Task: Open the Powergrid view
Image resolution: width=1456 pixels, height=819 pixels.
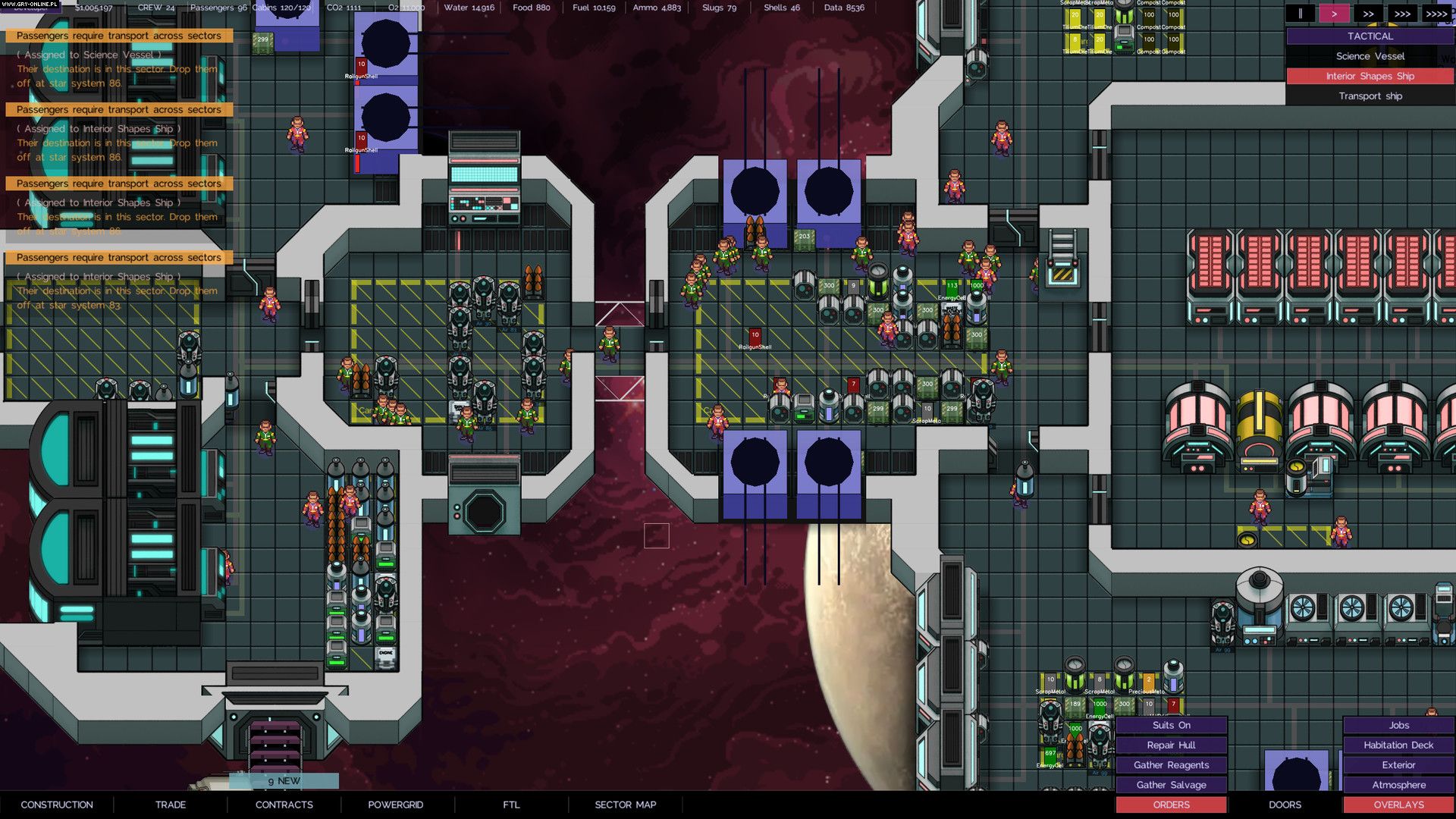Action: pos(396,805)
